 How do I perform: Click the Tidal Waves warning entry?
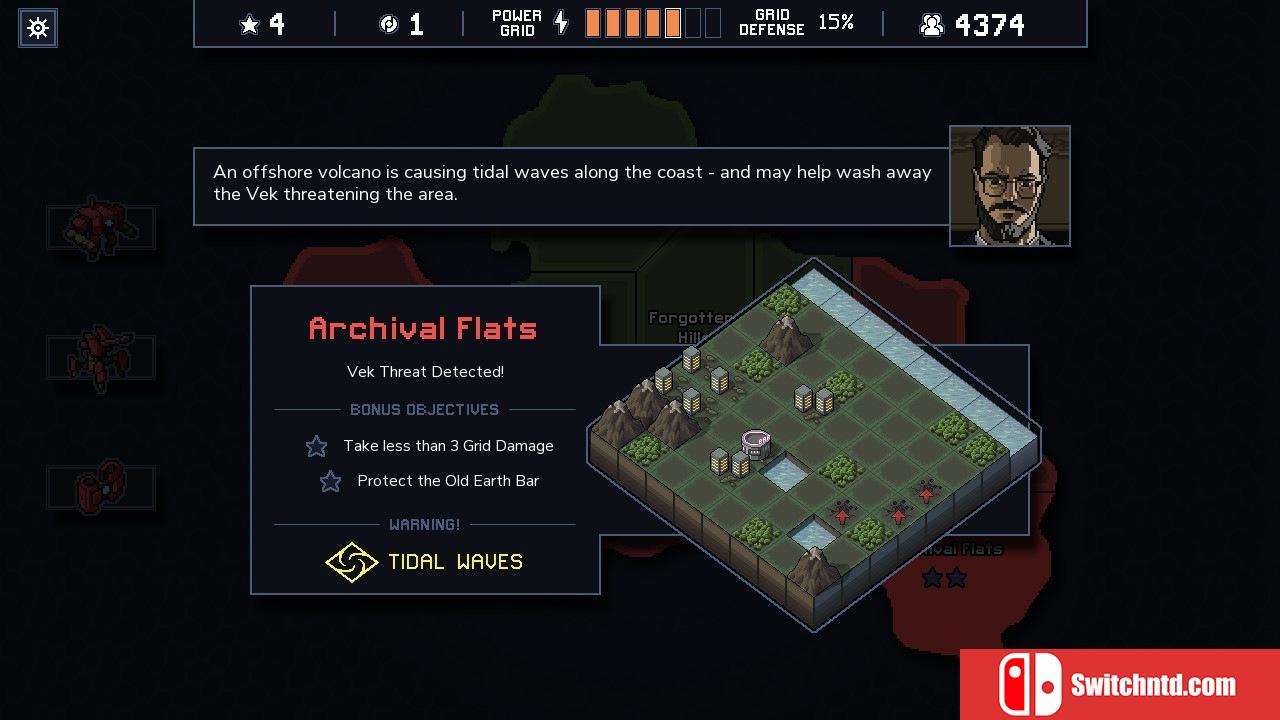425,562
